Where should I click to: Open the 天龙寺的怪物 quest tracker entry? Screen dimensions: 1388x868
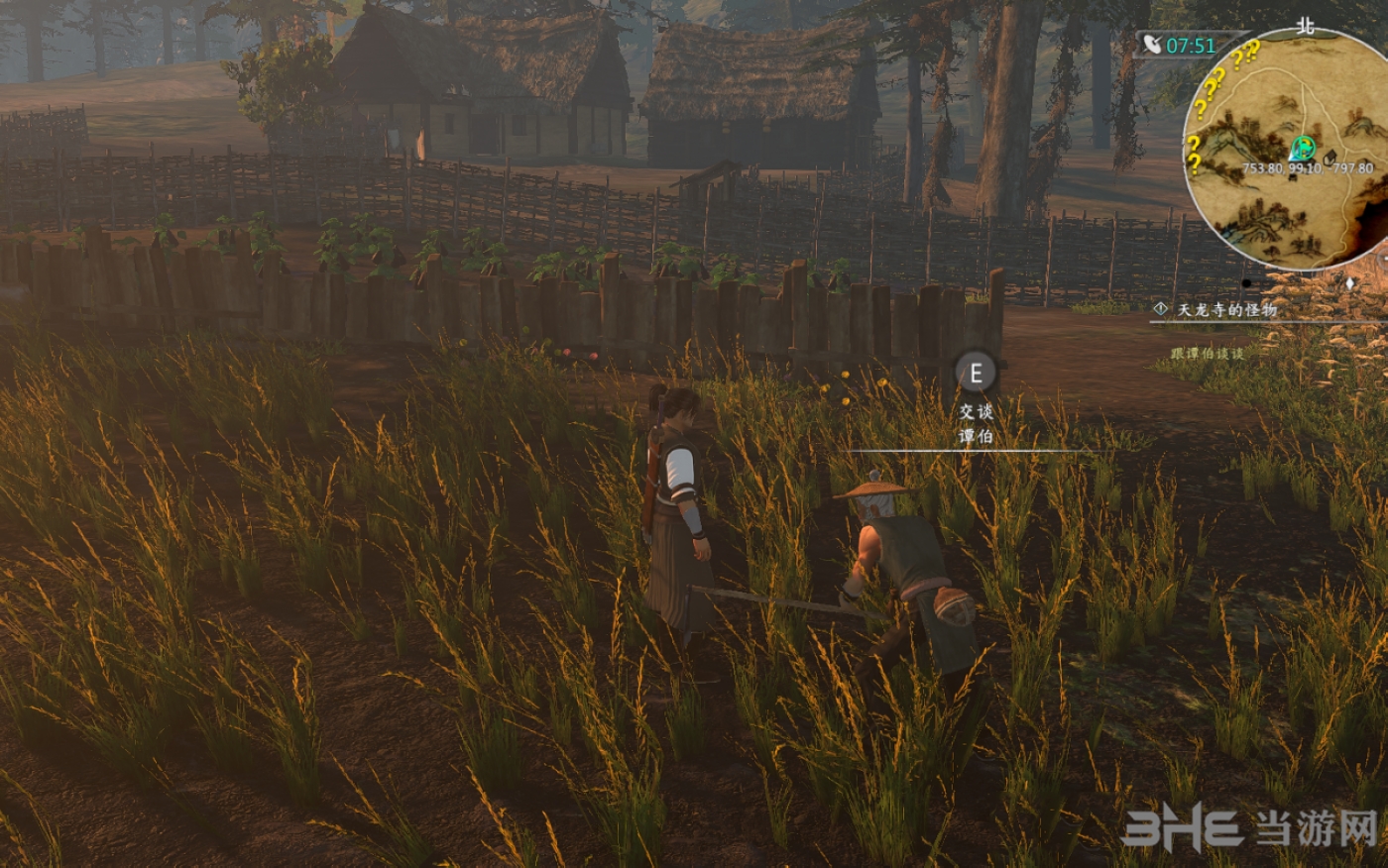coord(1226,309)
